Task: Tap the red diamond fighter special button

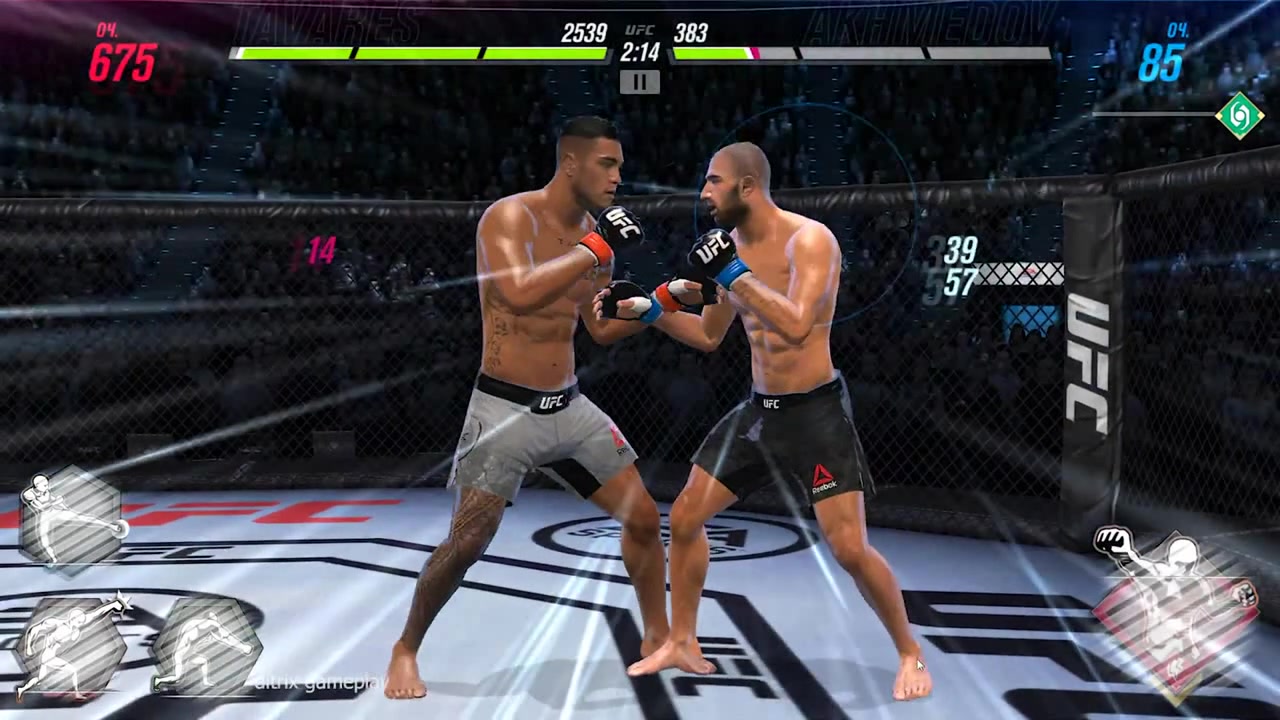Action: point(1176,609)
